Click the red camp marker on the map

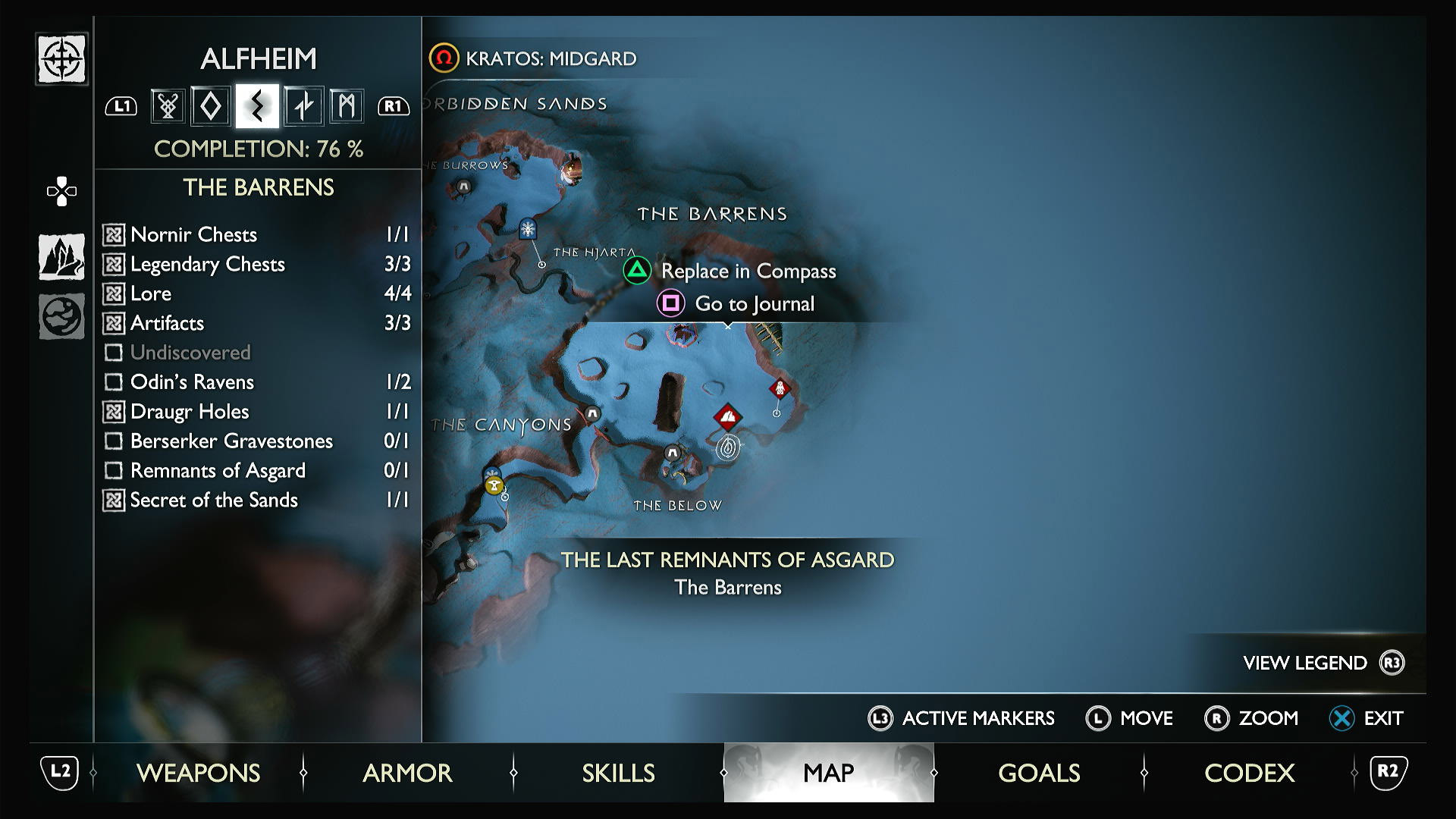pyautogui.click(x=727, y=416)
